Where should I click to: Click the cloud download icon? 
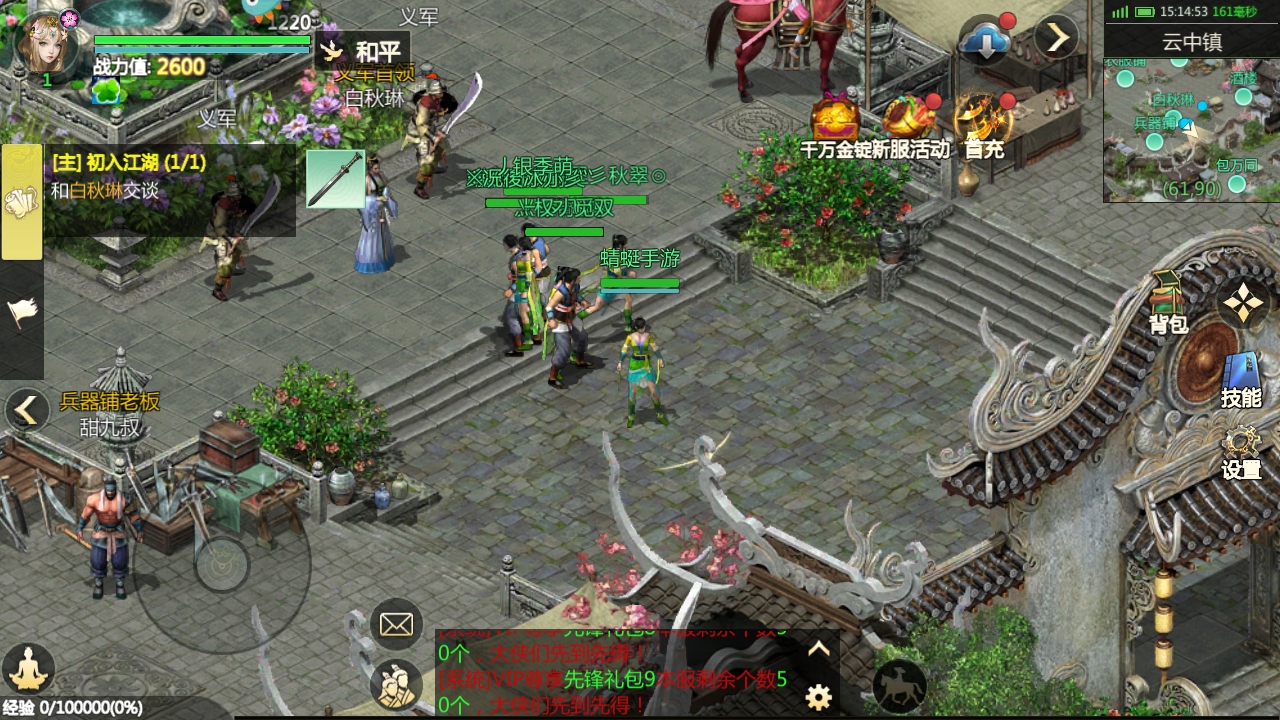(985, 40)
